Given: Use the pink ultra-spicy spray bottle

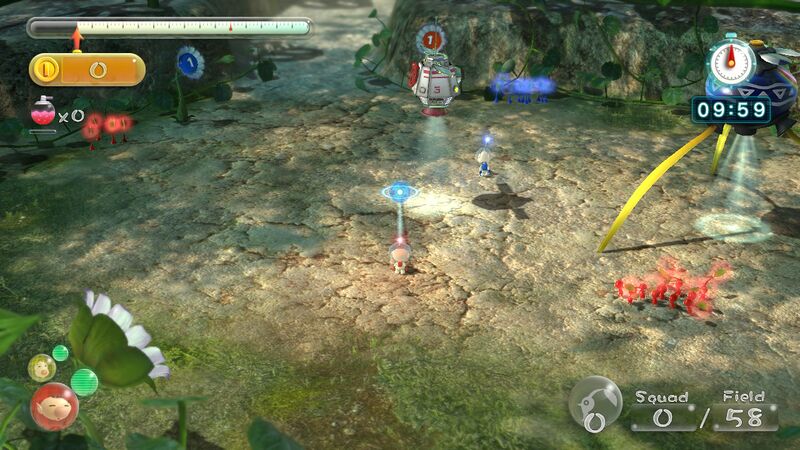Looking at the screenshot, I should click(42, 113).
